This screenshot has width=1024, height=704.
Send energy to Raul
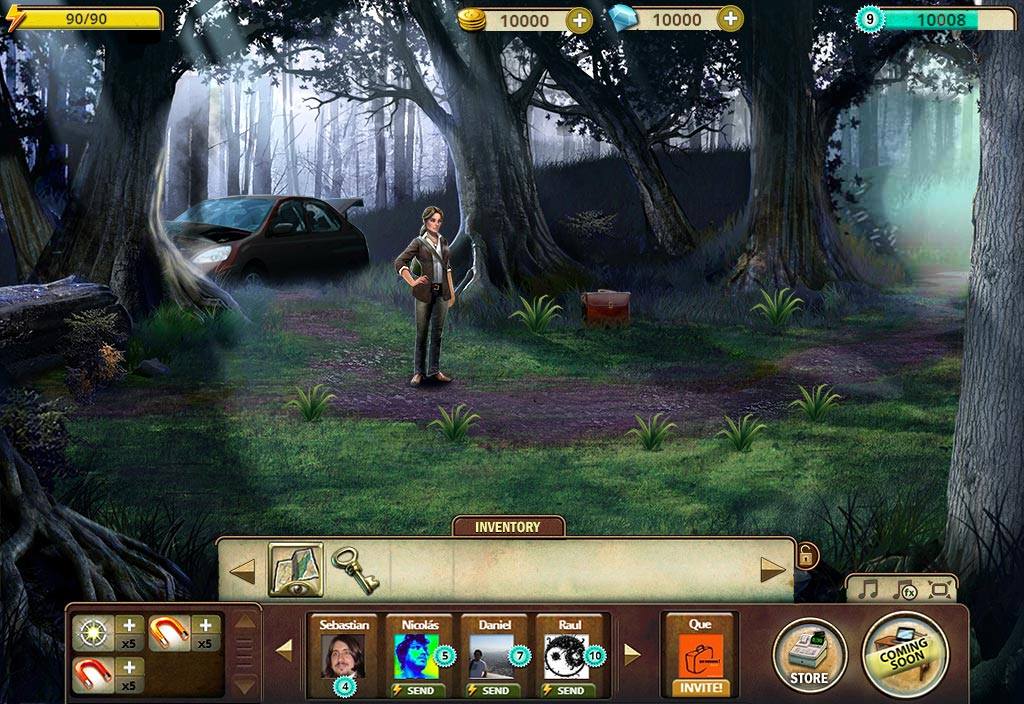point(568,690)
